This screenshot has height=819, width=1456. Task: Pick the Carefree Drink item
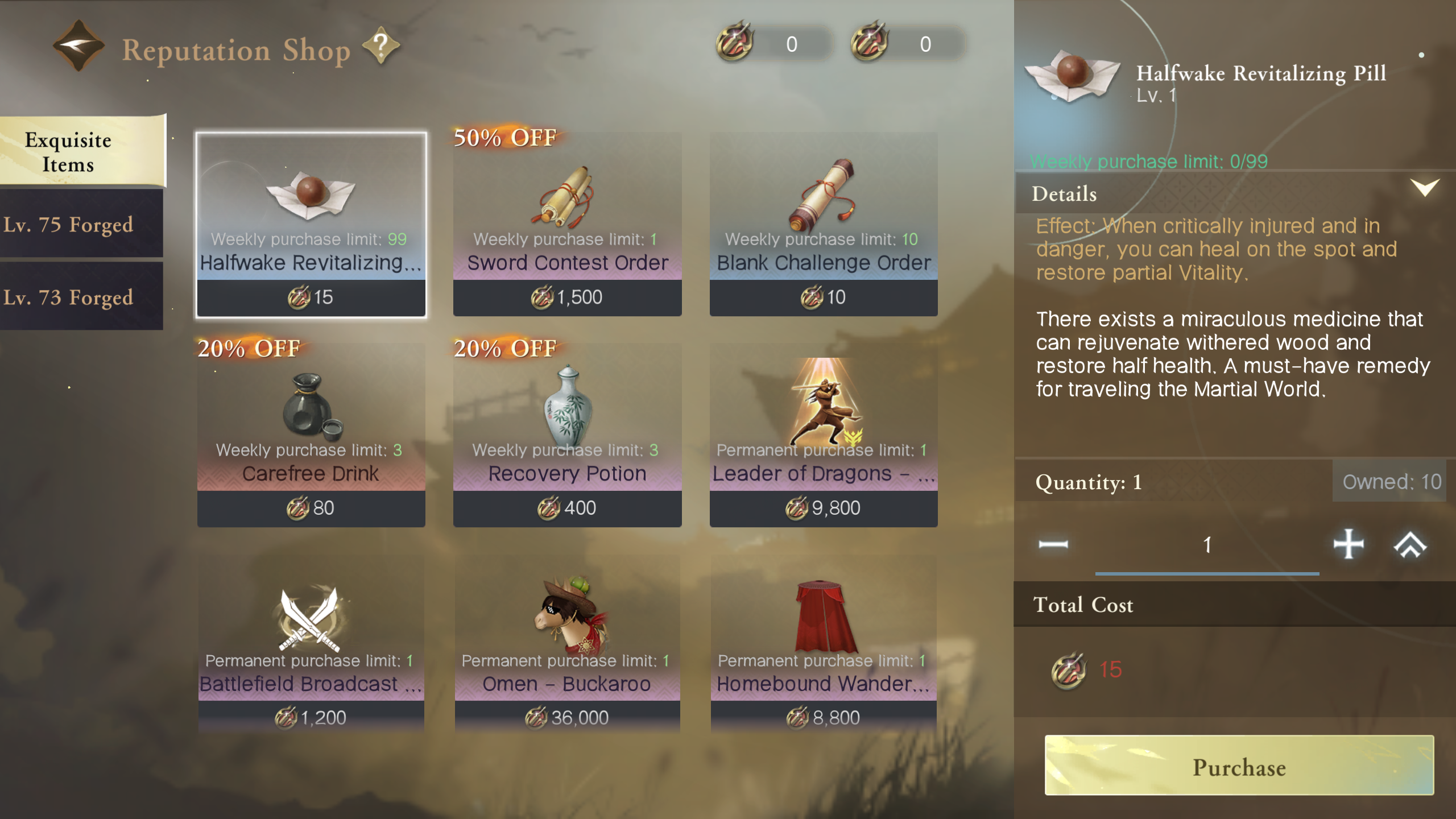pos(311,435)
